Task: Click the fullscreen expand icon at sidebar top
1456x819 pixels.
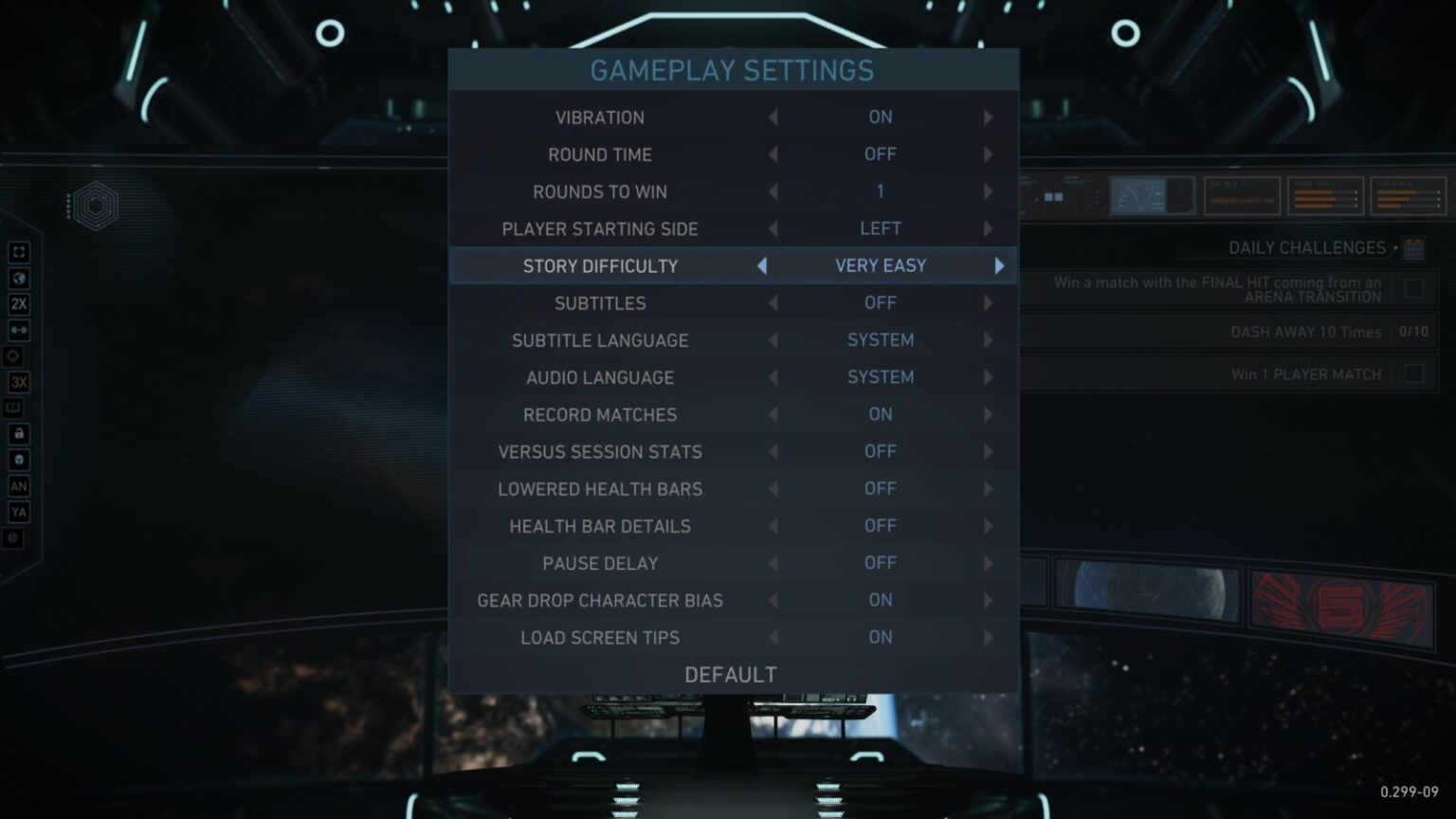Action: tap(18, 252)
